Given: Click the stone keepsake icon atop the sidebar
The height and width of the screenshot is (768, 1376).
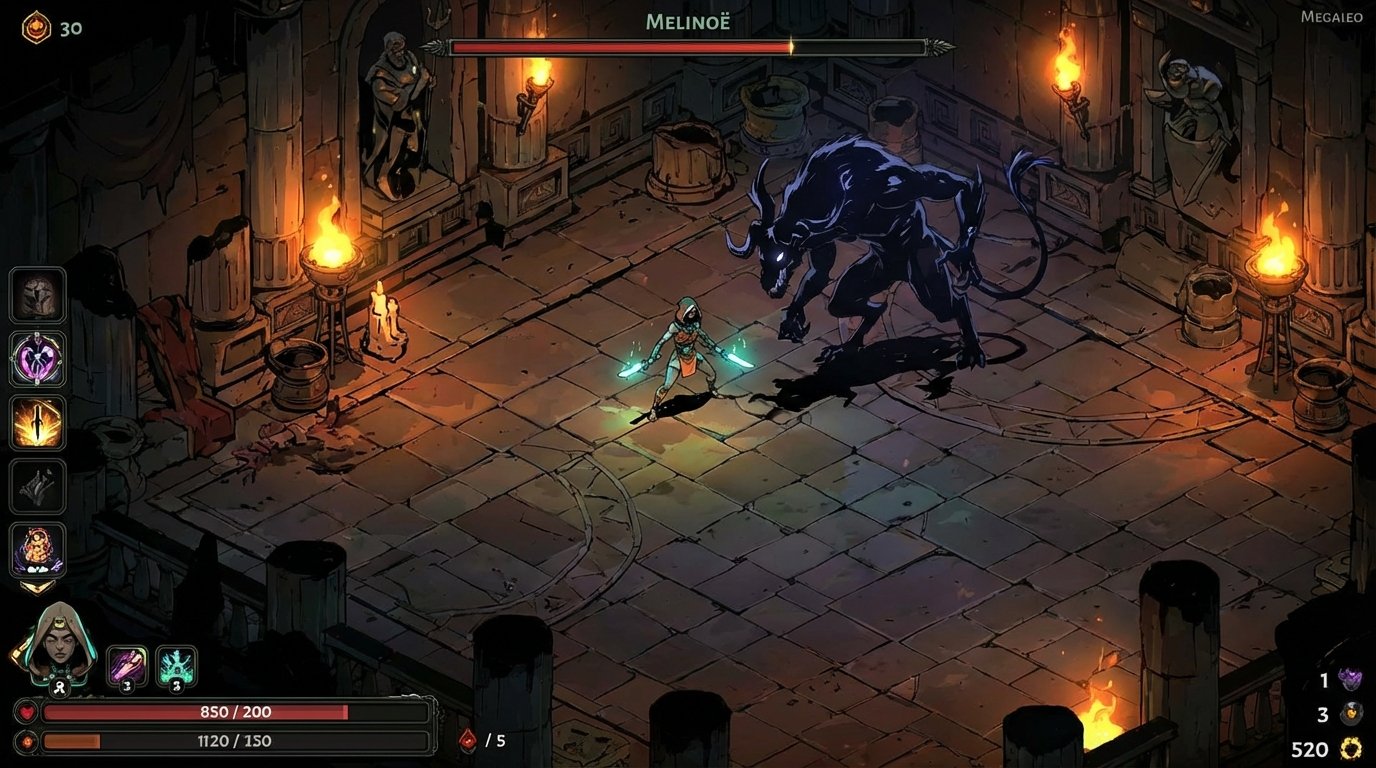Looking at the screenshot, I should click(x=37, y=294).
